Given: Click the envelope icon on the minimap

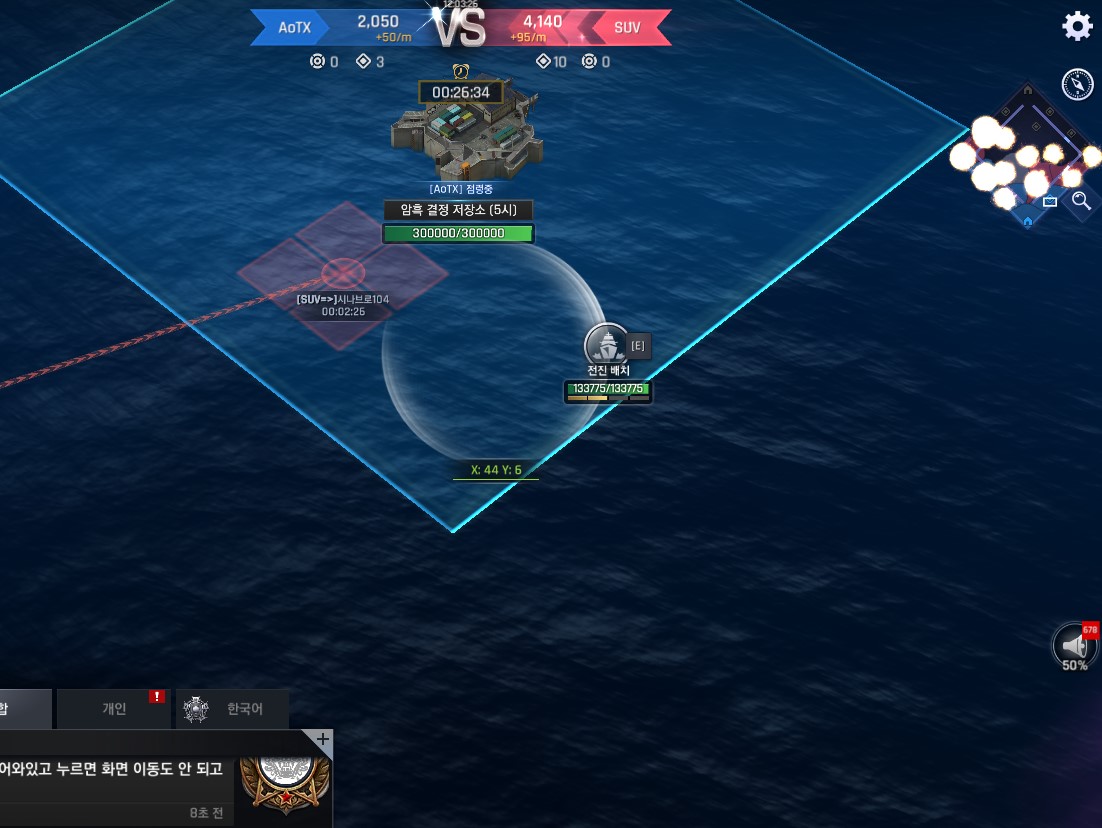Looking at the screenshot, I should [x=1050, y=201].
